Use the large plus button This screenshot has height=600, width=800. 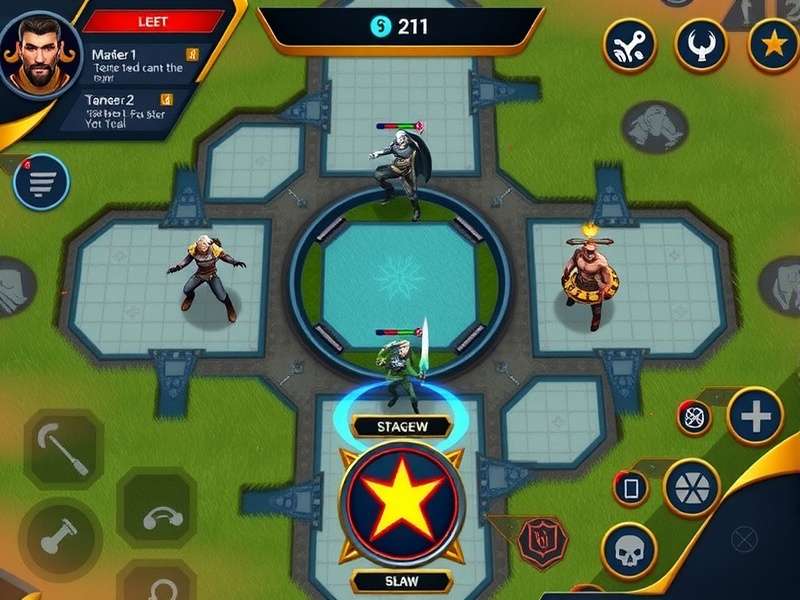point(755,415)
